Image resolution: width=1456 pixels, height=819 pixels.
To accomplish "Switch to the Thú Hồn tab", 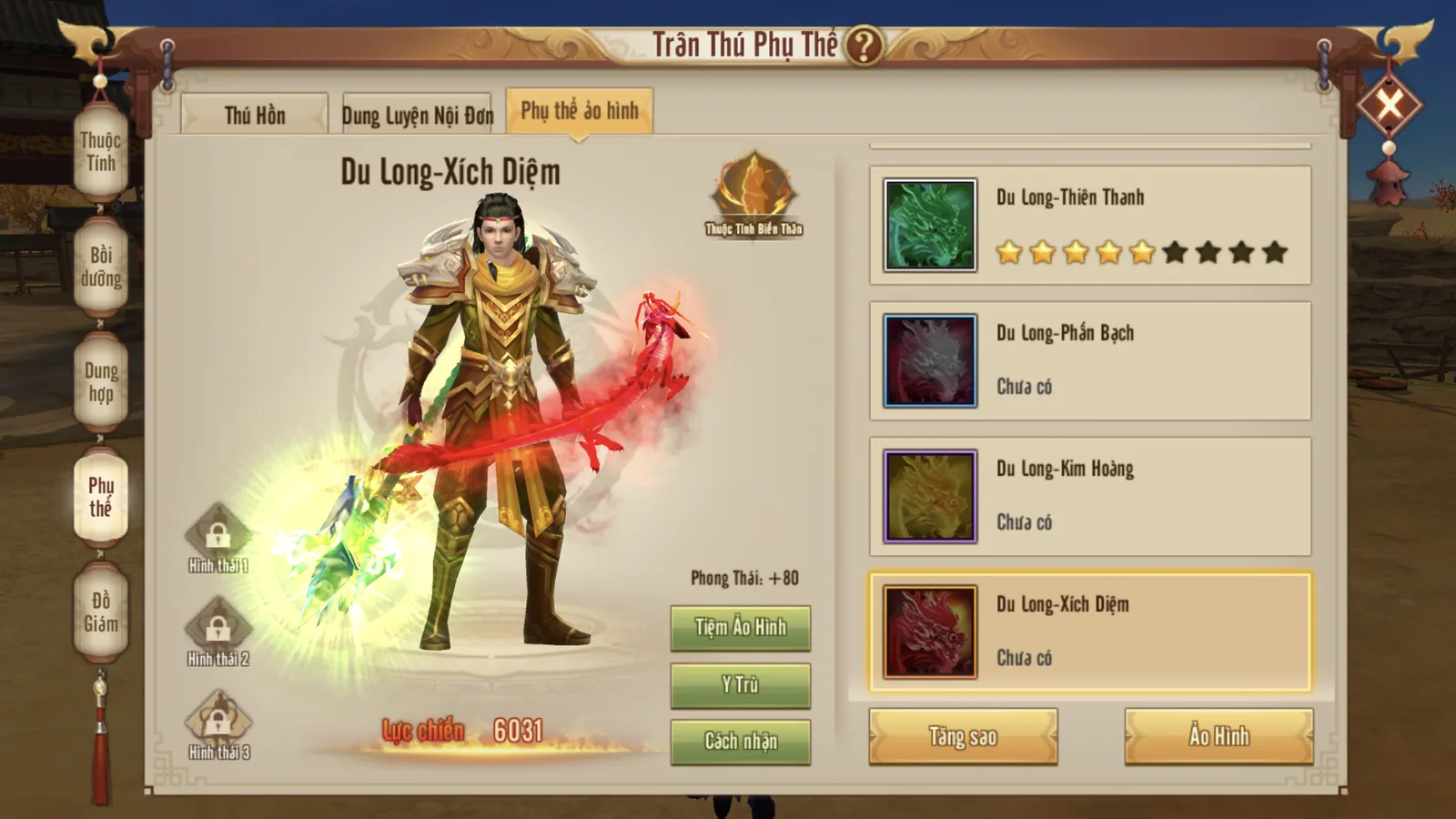I will (255, 115).
